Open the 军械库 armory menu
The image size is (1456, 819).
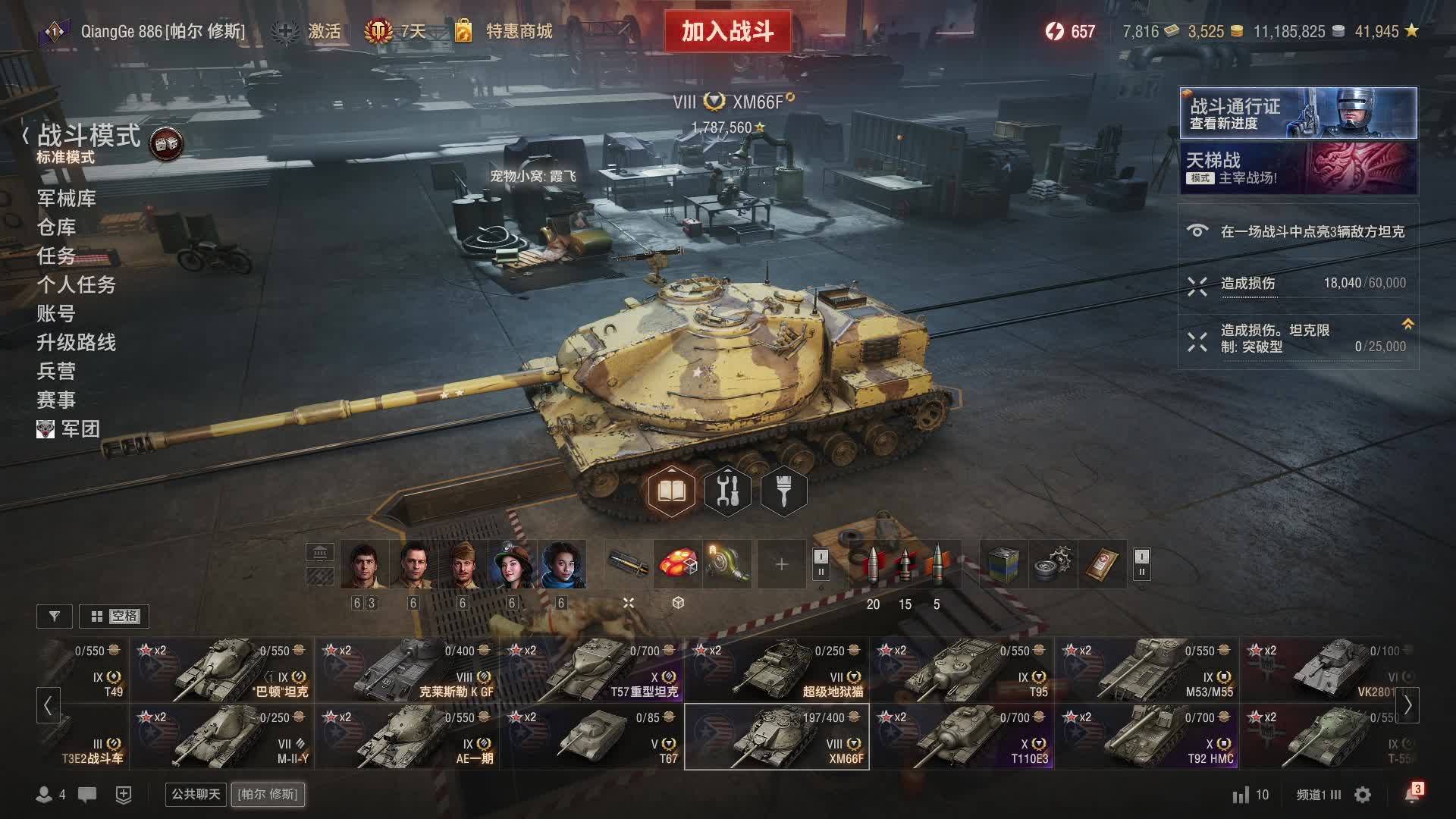pyautogui.click(x=67, y=199)
